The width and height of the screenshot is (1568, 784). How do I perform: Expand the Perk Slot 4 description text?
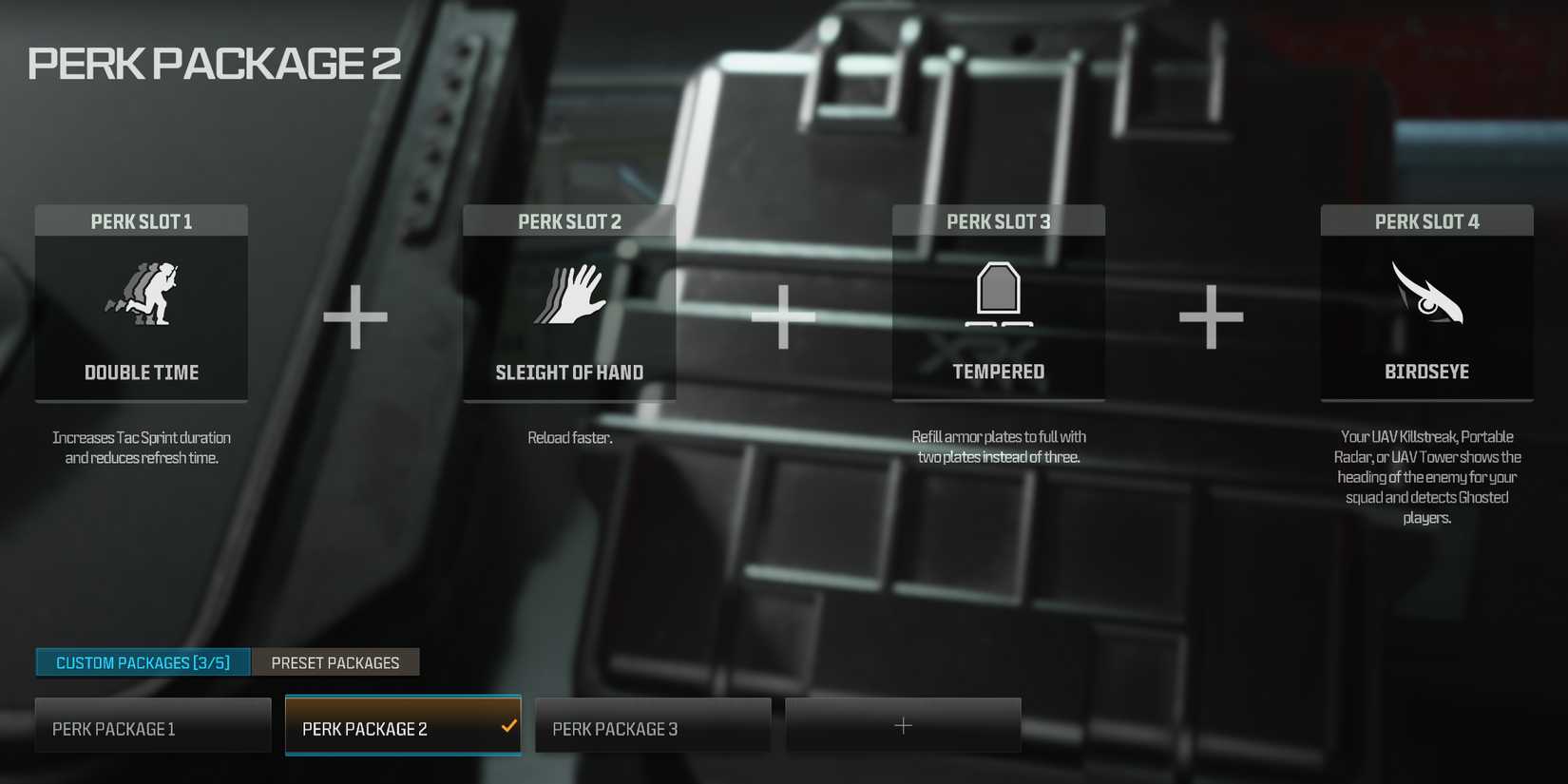pos(1426,477)
